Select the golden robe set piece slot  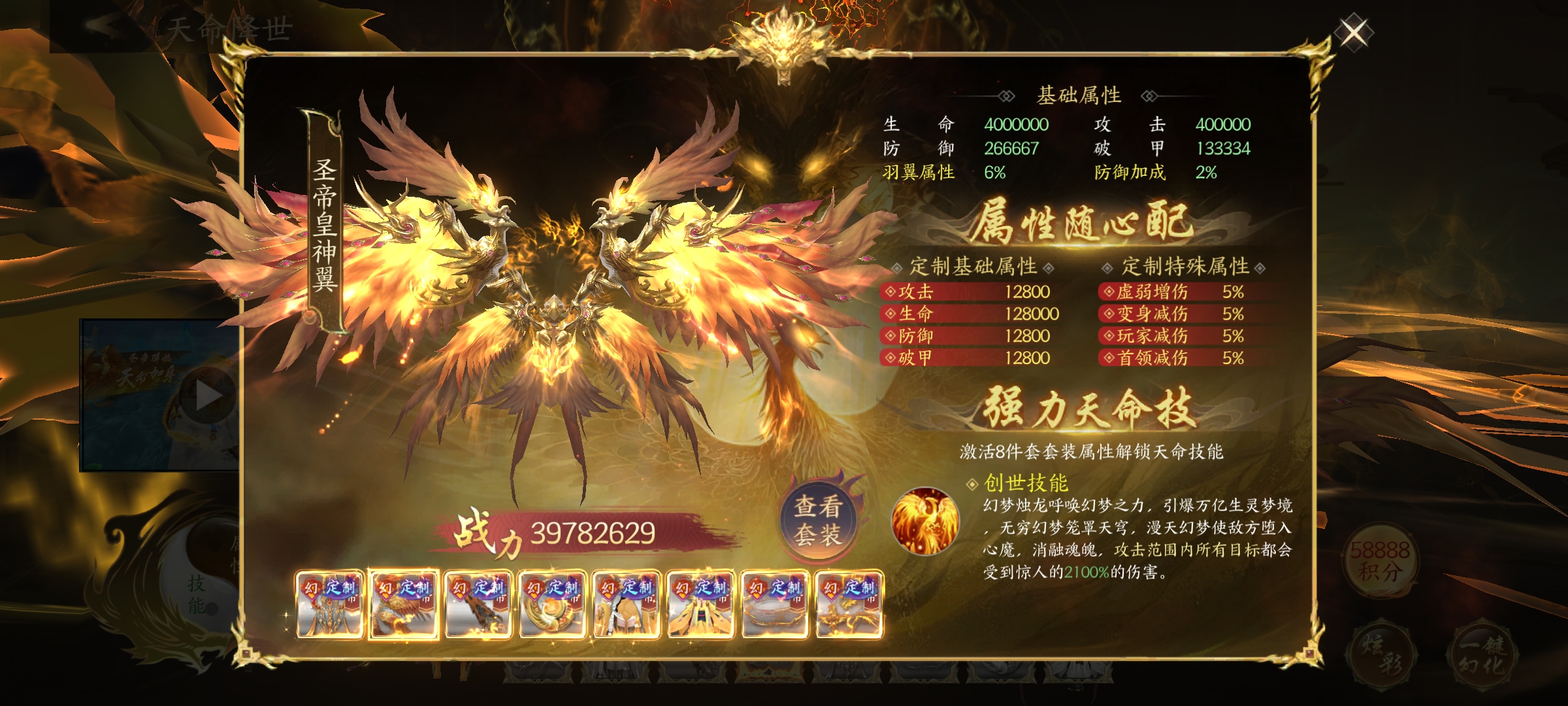(x=700, y=605)
